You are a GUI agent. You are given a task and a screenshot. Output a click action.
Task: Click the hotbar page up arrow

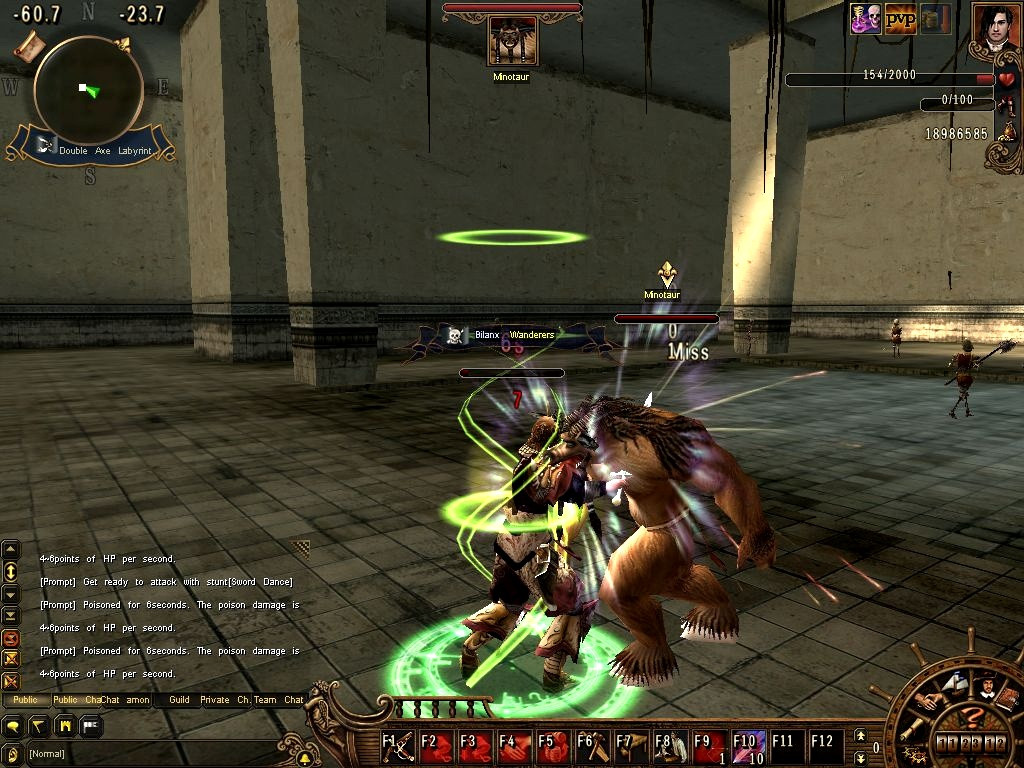[862, 737]
